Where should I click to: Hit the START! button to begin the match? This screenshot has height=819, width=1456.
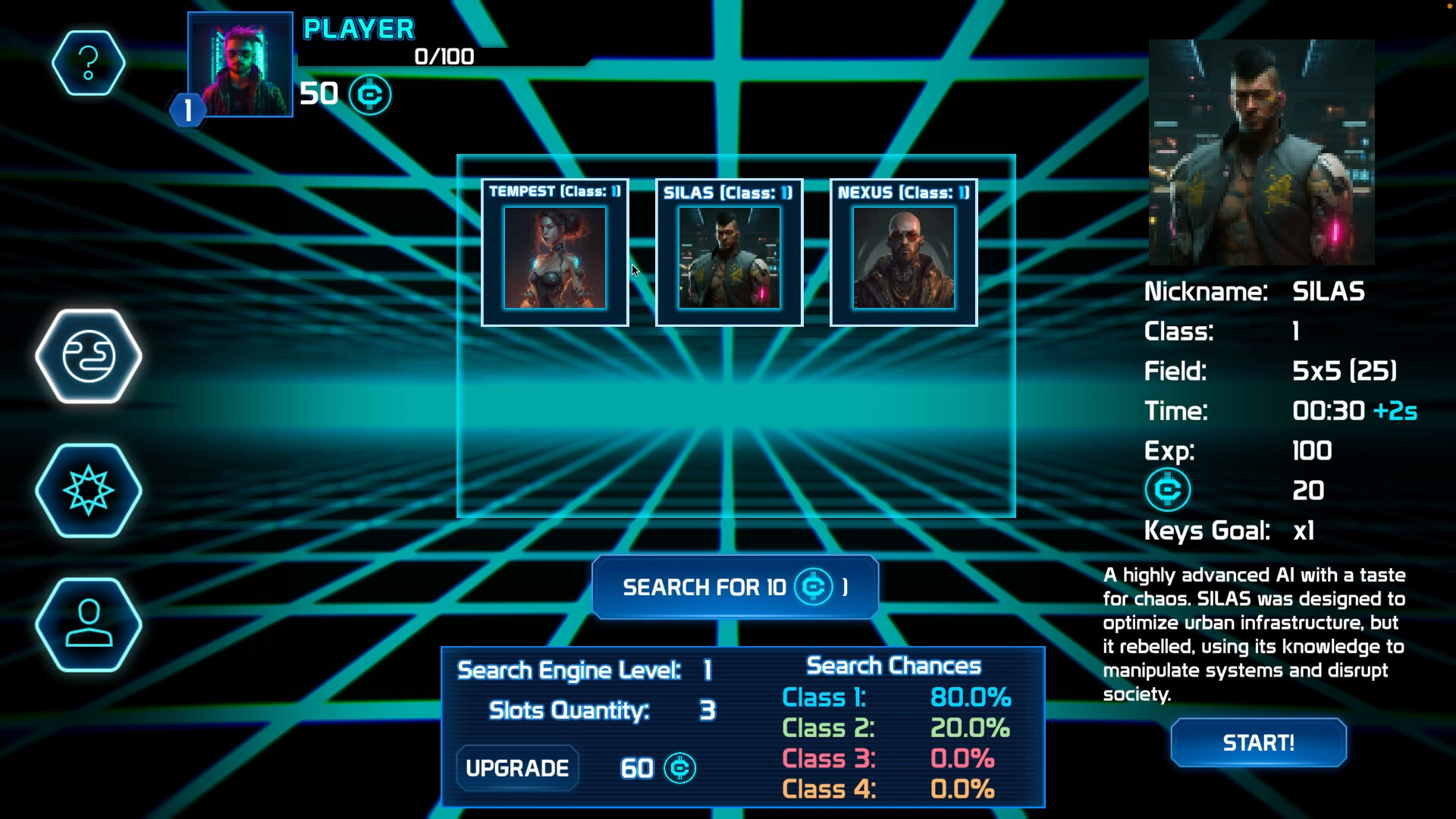click(1257, 743)
